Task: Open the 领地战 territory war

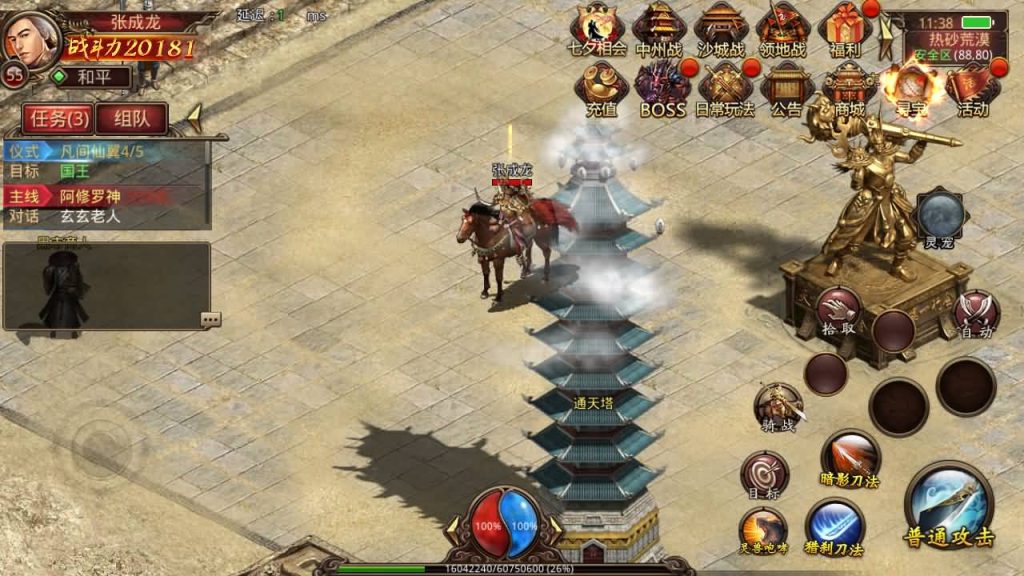Action: pyautogui.click(x=783, y=28)
